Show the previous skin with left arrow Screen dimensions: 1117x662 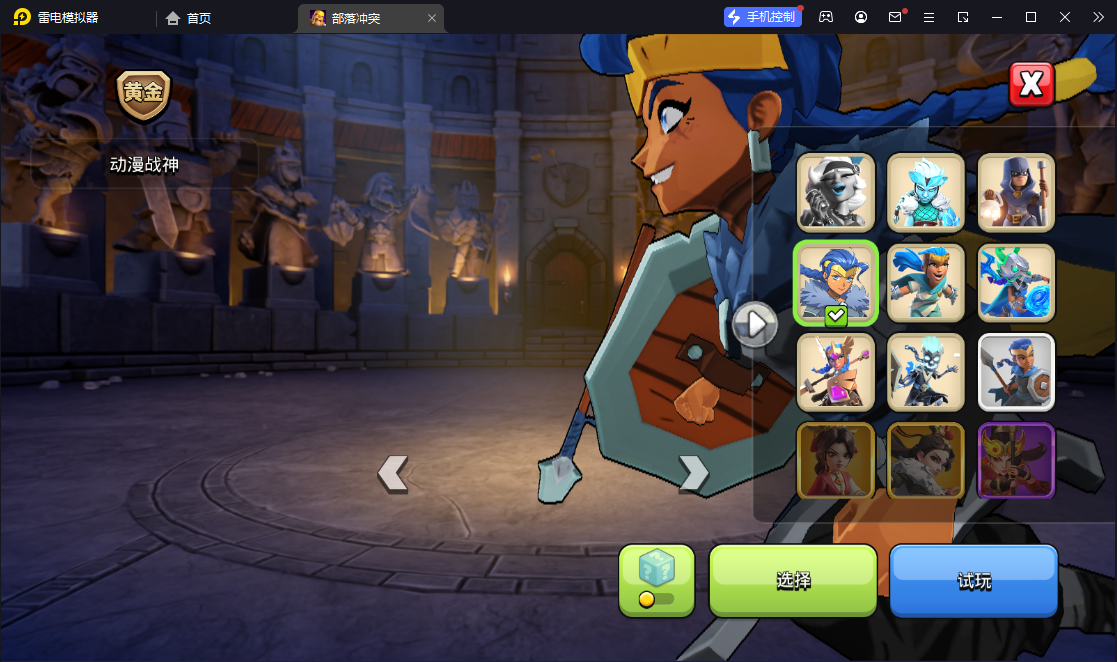click(x=393, y=473)
